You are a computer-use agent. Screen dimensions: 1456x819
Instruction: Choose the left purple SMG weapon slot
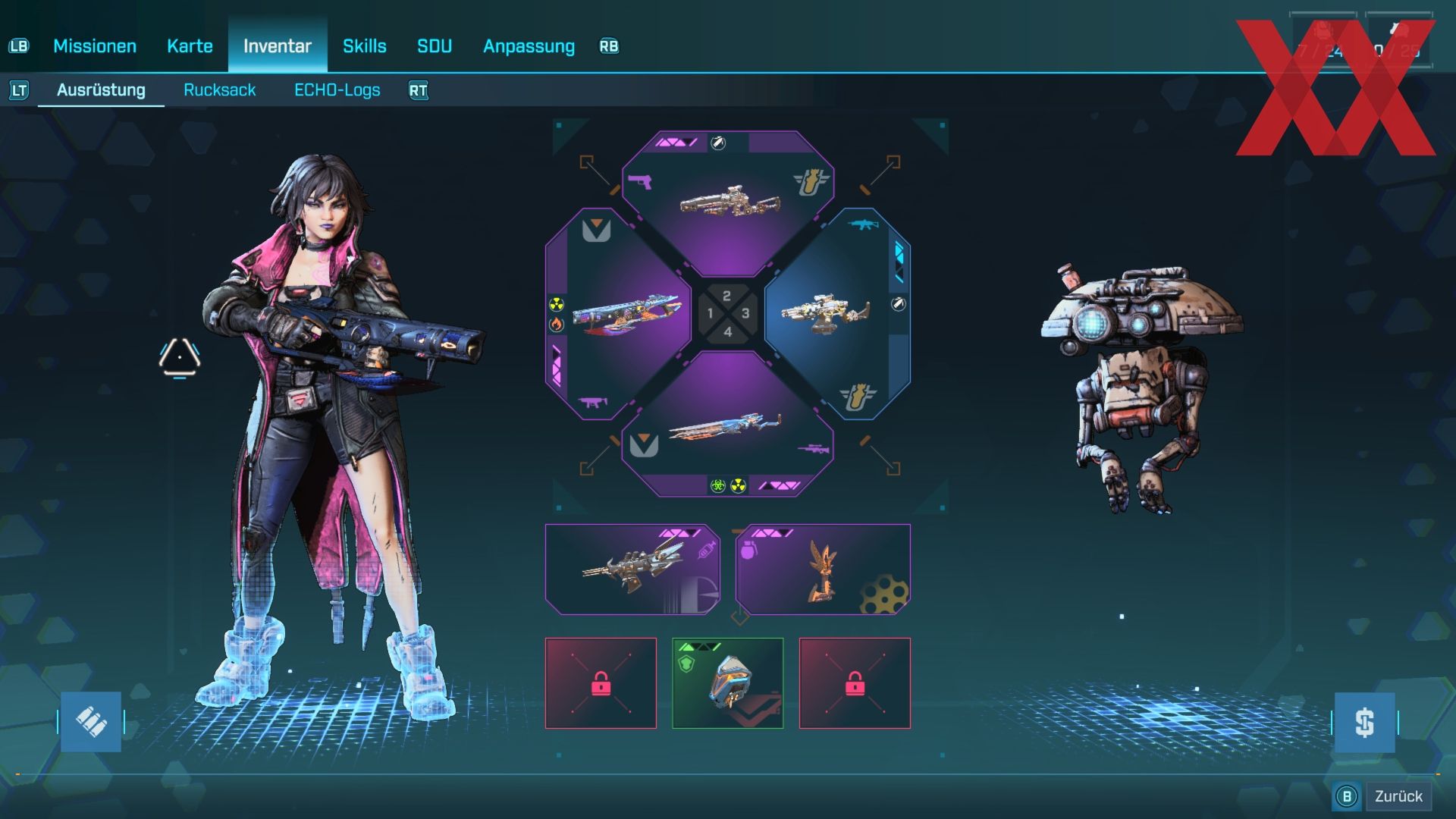coord(616,313)
